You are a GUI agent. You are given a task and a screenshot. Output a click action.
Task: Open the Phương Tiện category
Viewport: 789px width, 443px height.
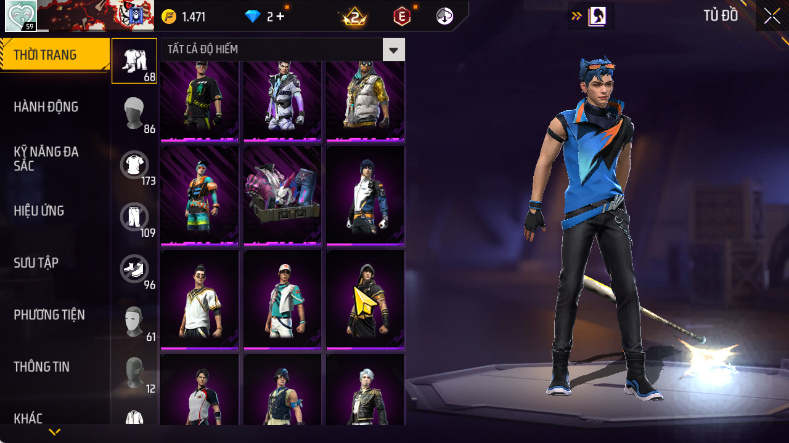pyautogui.click(x=49, y=315)
